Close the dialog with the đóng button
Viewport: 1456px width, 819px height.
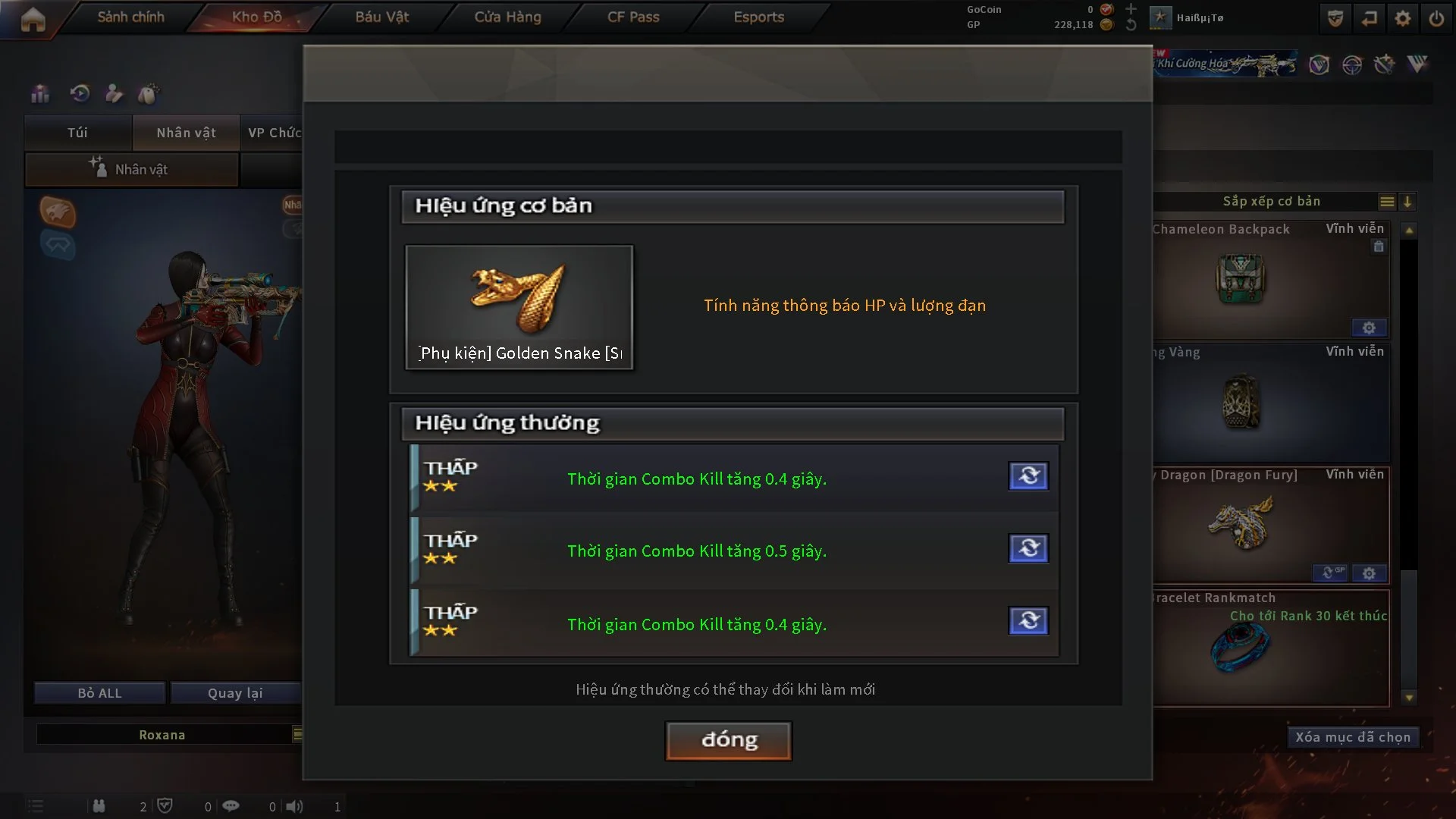pos(728,740)
